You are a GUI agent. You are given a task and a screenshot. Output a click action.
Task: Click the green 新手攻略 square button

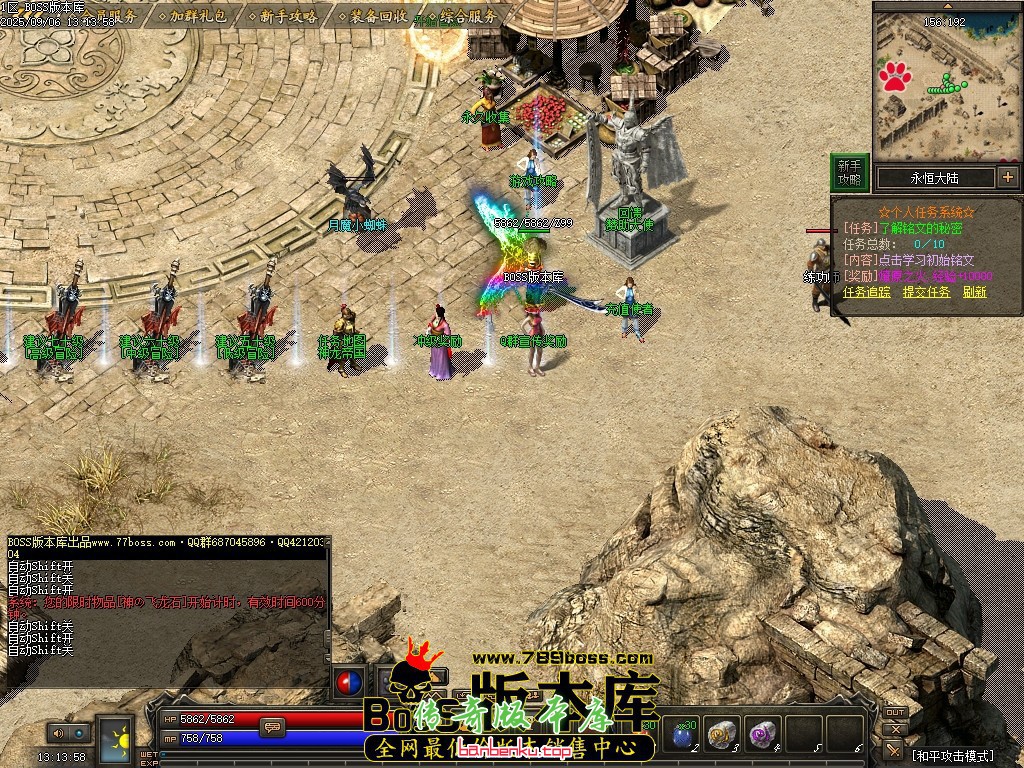point(849,172)
